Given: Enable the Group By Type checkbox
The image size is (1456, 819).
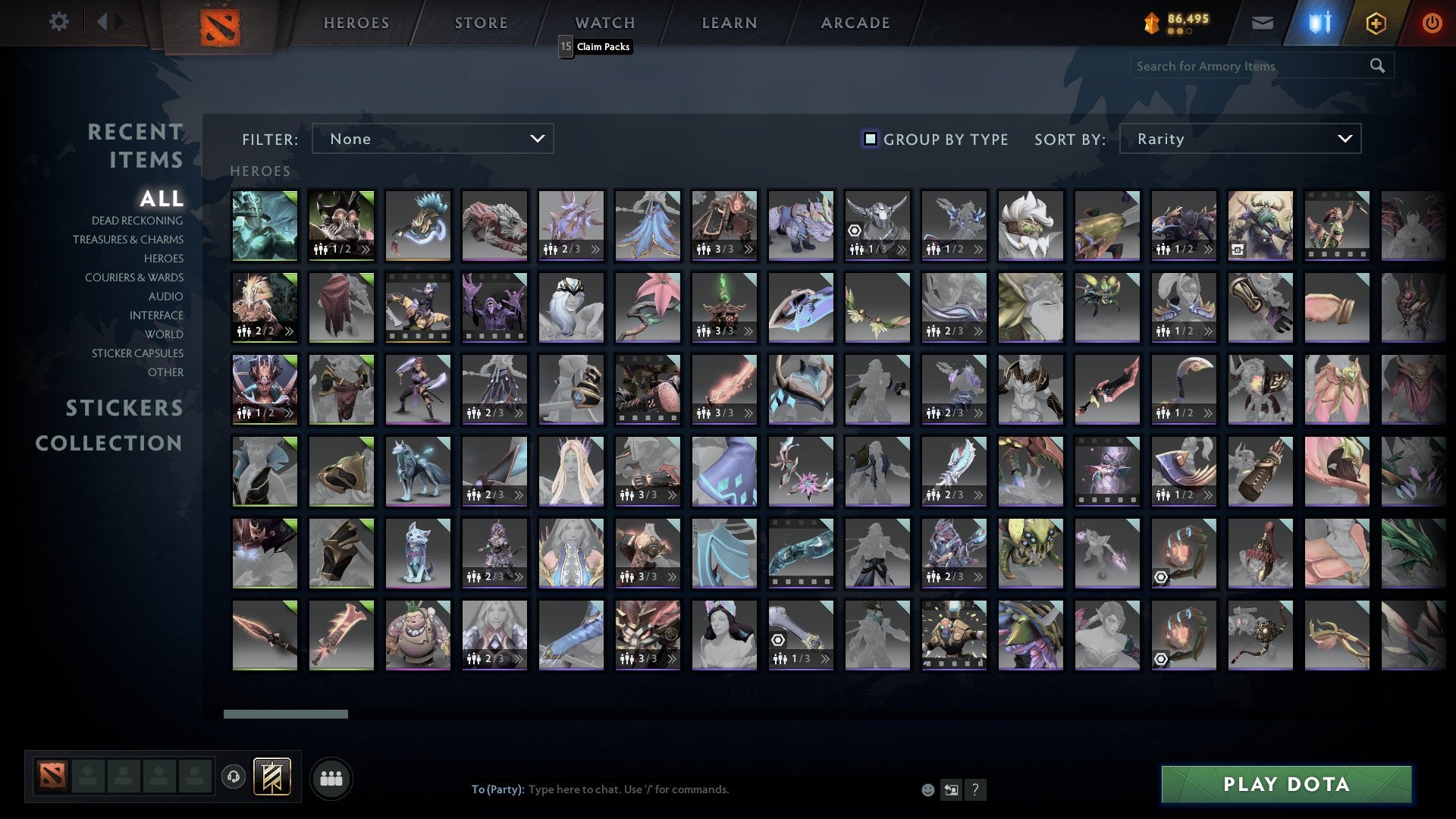Looking at the screenshot, I should point(869,139).
